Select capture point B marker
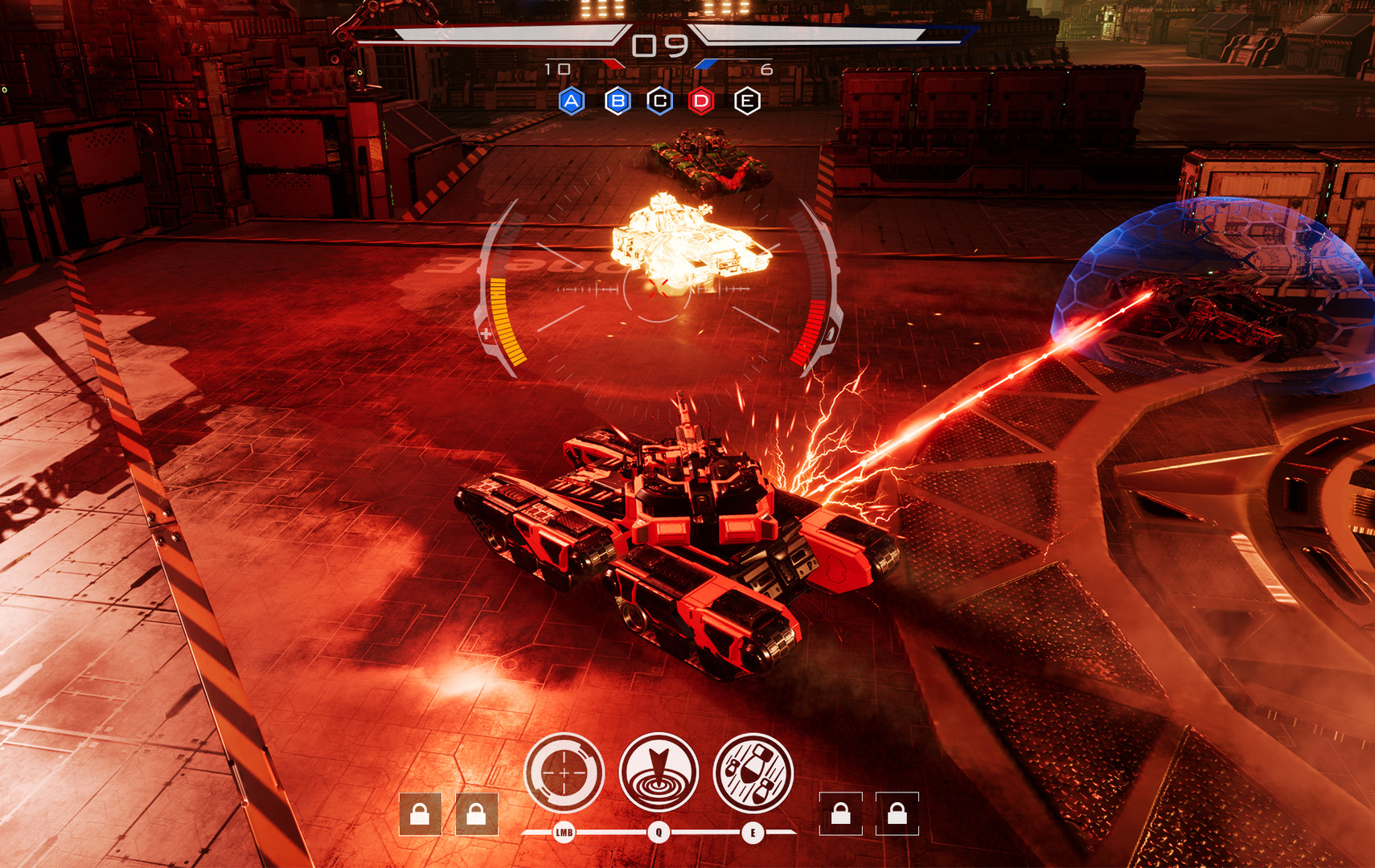Image resolution: width=1375 pixels, height=868 pixels. (x=618, y=101)
